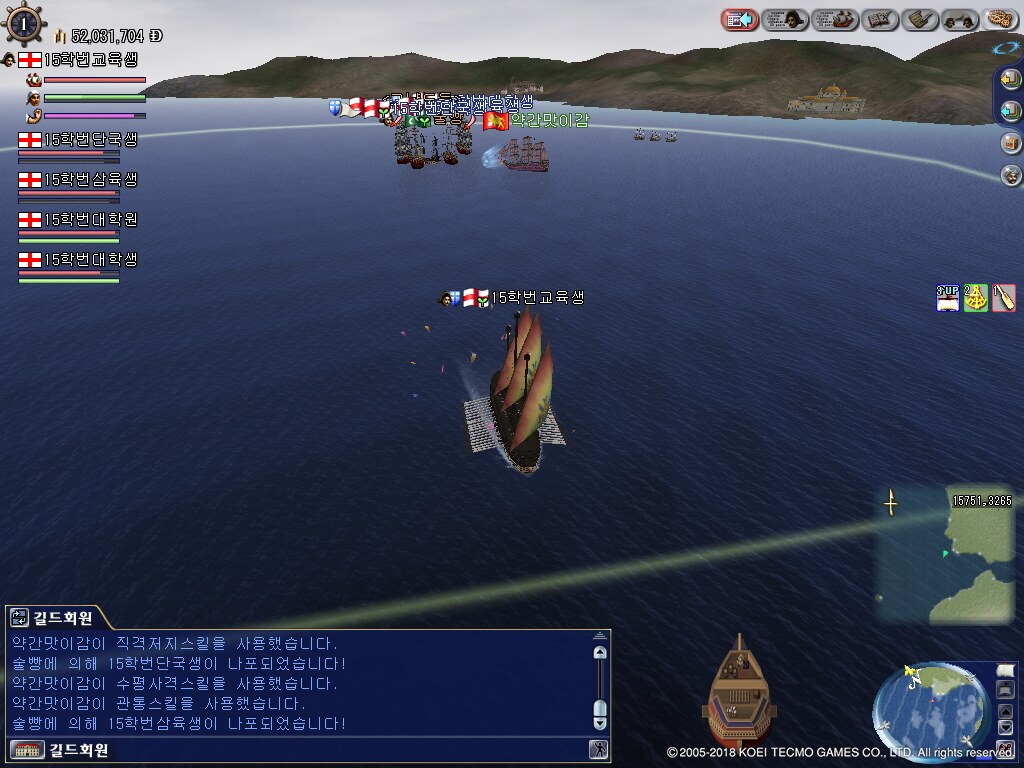Image resolution: width=1024 pixels, height=768 pixels.
Task: Click the red toolbar collapse arrow button
Action: (x=739, y=19)
